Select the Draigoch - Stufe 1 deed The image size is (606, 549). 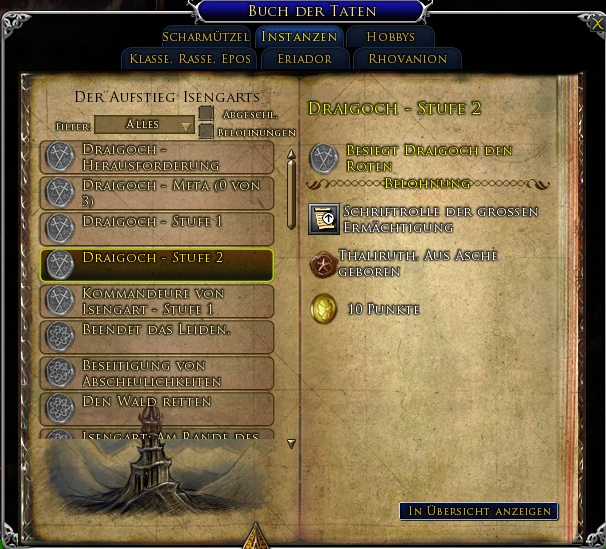click(x=157, y=223)
